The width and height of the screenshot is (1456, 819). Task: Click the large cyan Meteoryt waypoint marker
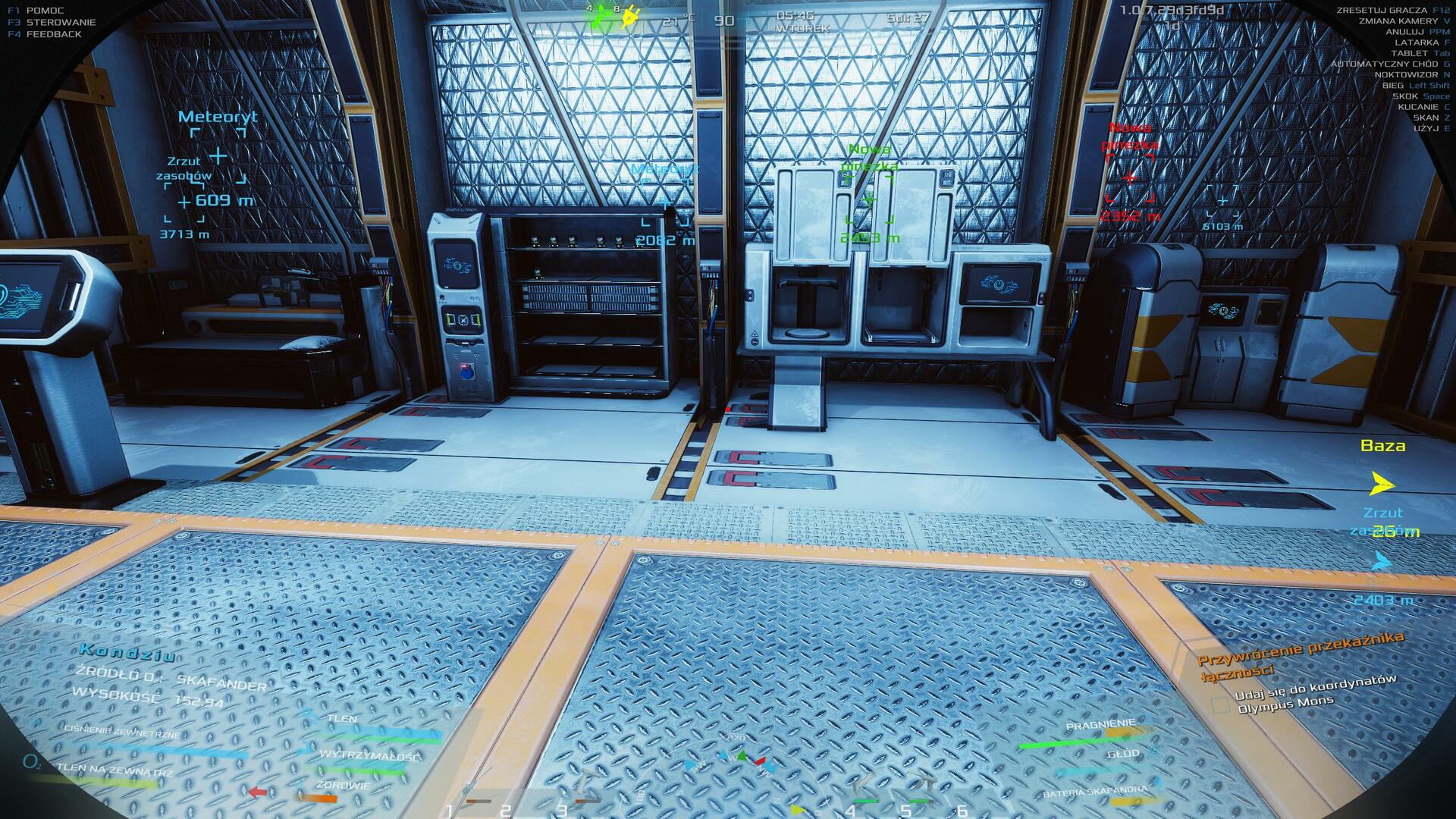coord(218,156)
